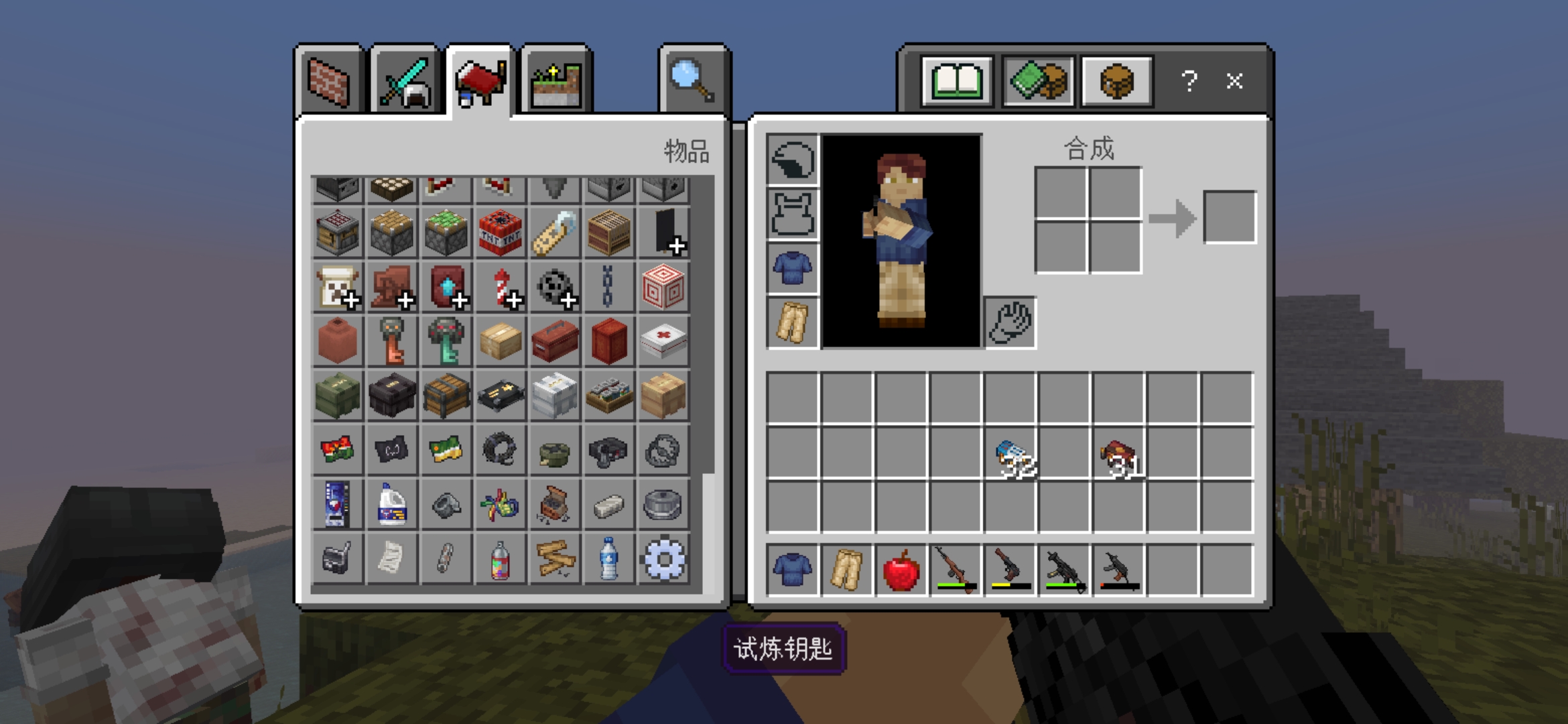1568x724 pixels.
Task: Select the water bottle item in the list
Action: tap(608, 558)
